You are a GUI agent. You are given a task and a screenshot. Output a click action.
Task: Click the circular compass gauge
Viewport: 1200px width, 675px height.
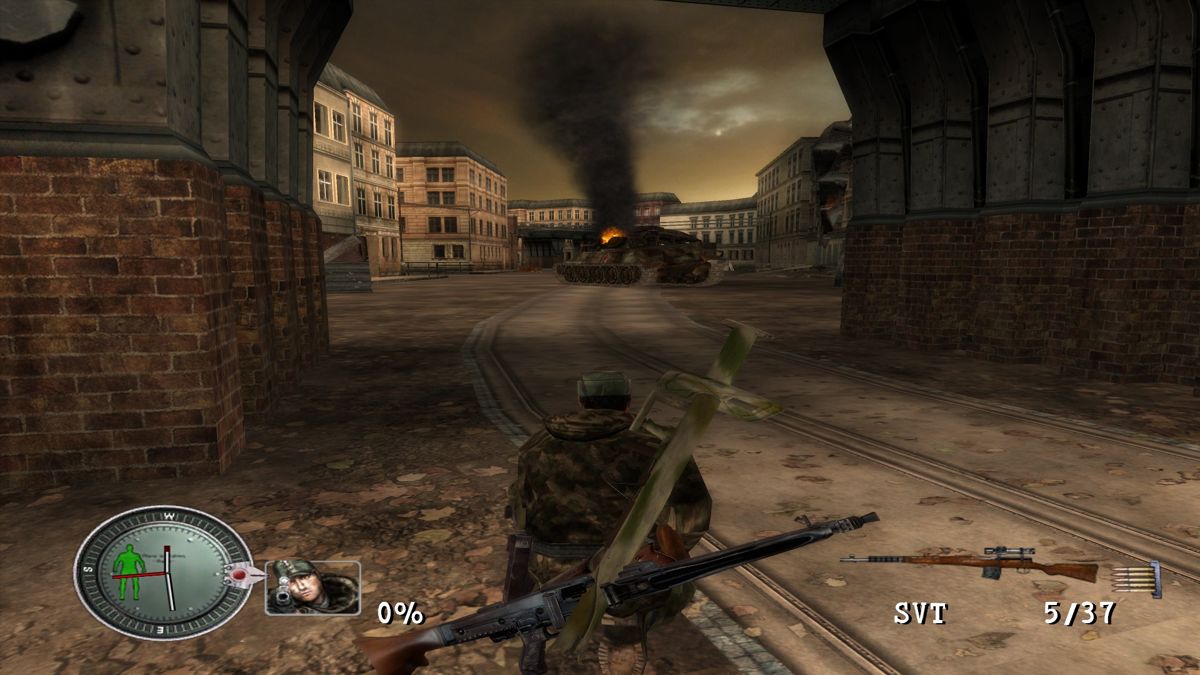163,572
